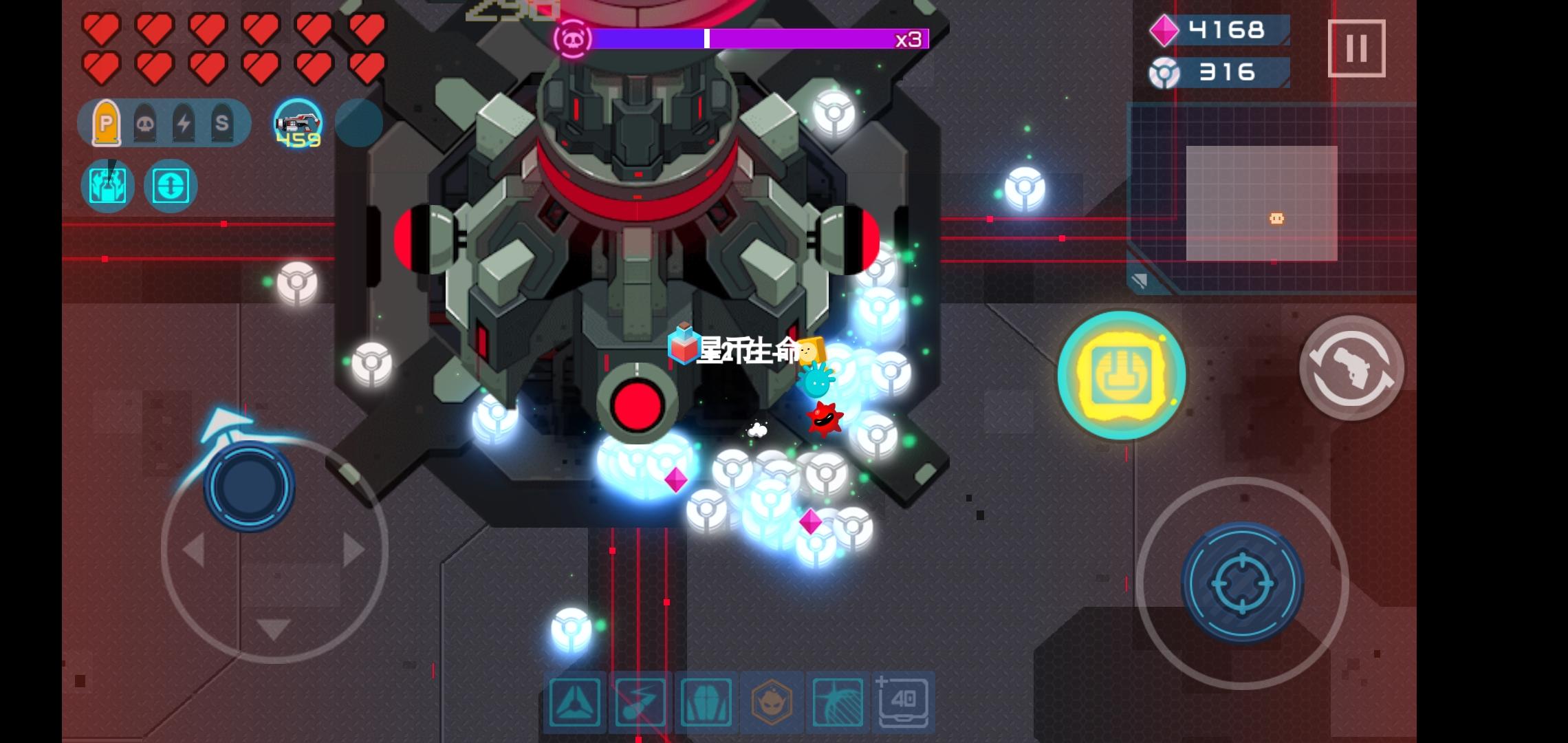Toggle the burning tower ability button

107,185
